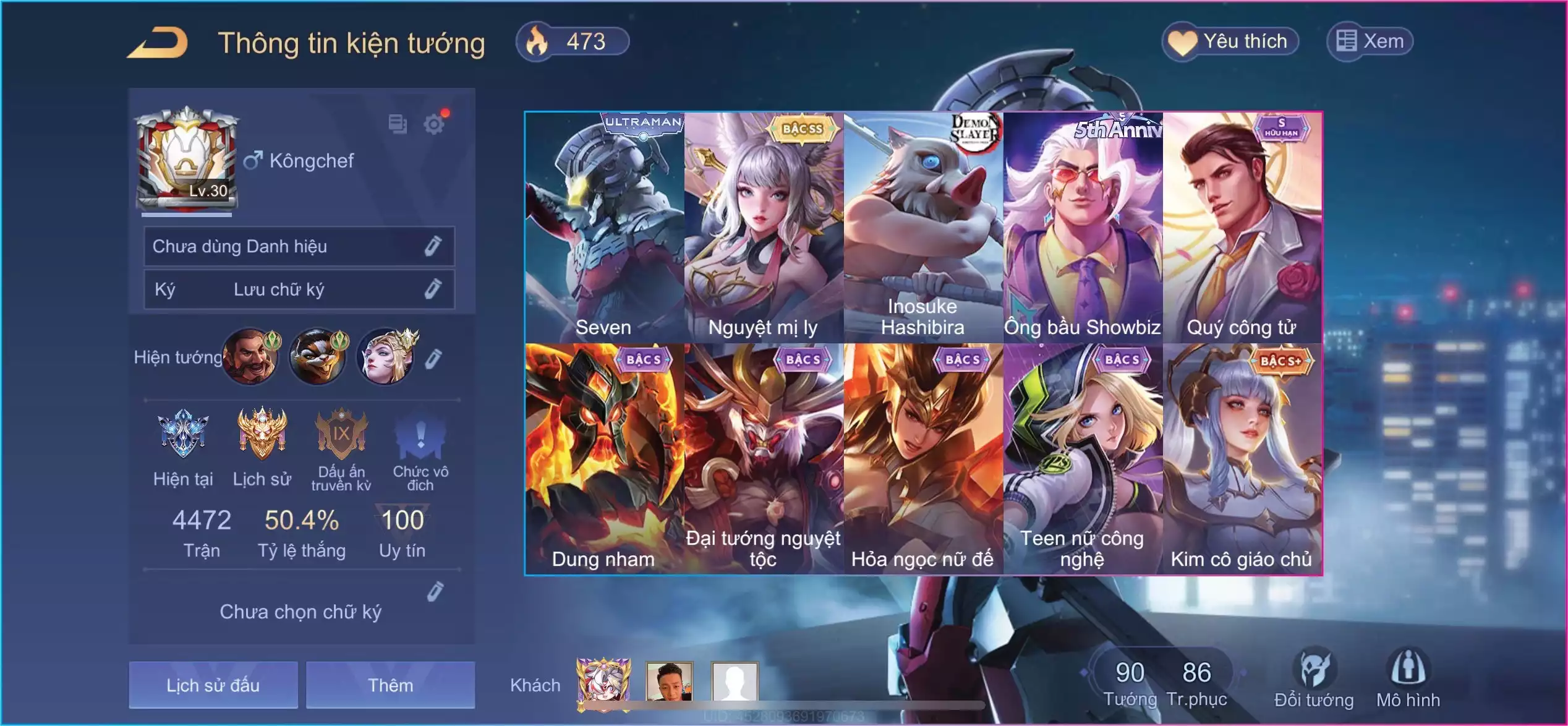Edit the Lưu chữ ký signature field
Image resolution: width=1568 pixels, height=726 pixels.
point(433,289)
